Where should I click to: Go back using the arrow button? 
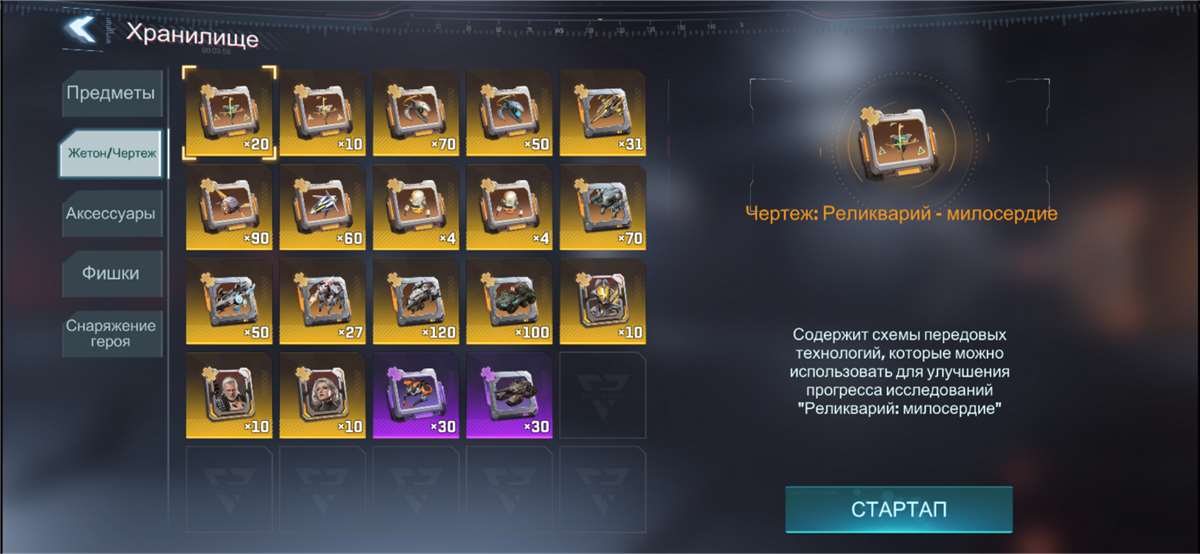[x=79, y=30]
